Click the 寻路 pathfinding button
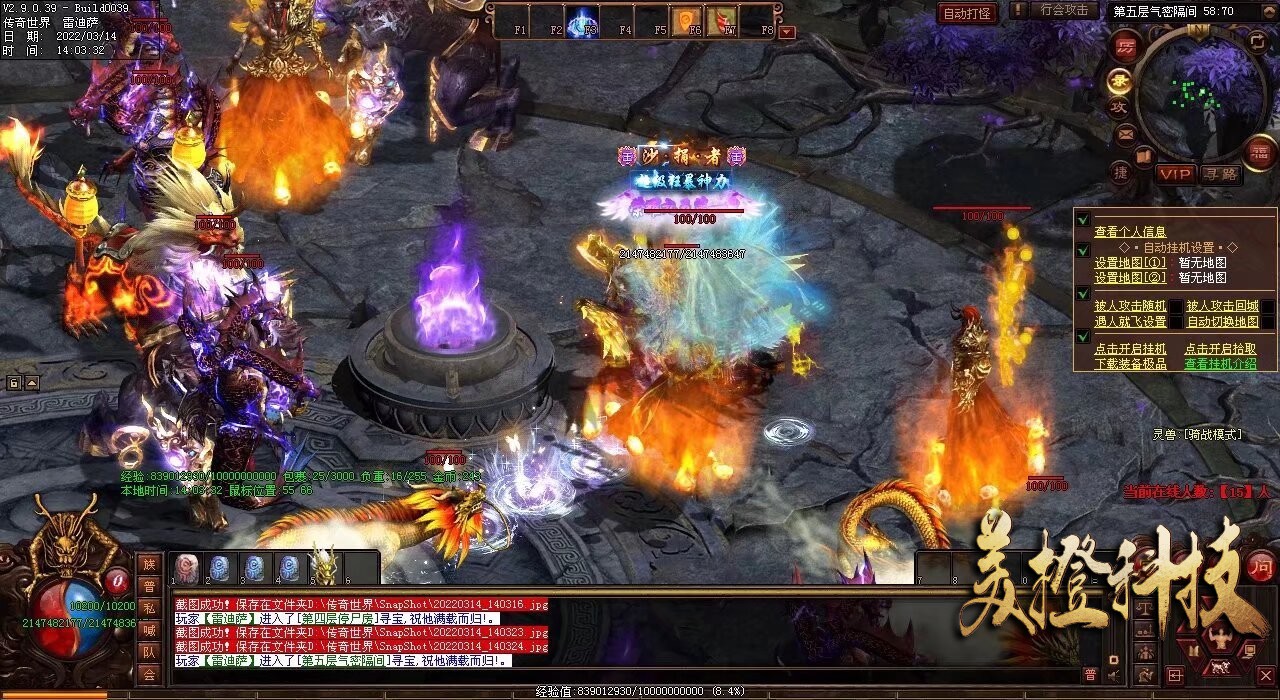The image size is (1280, 700). (x=1222, y=174)
